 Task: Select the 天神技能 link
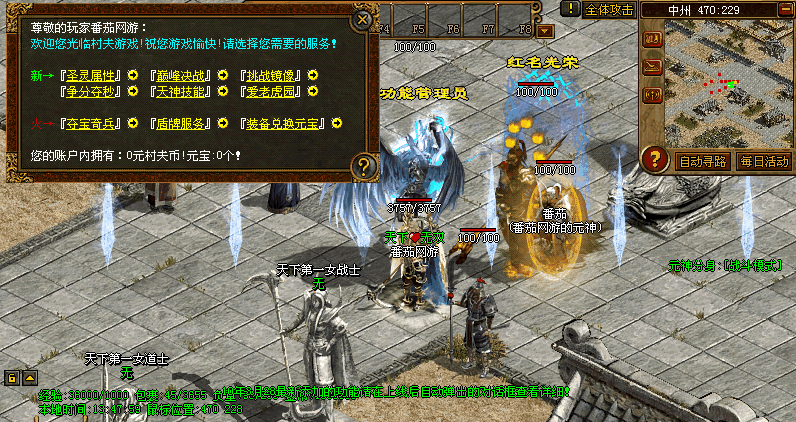coord(181,92)
